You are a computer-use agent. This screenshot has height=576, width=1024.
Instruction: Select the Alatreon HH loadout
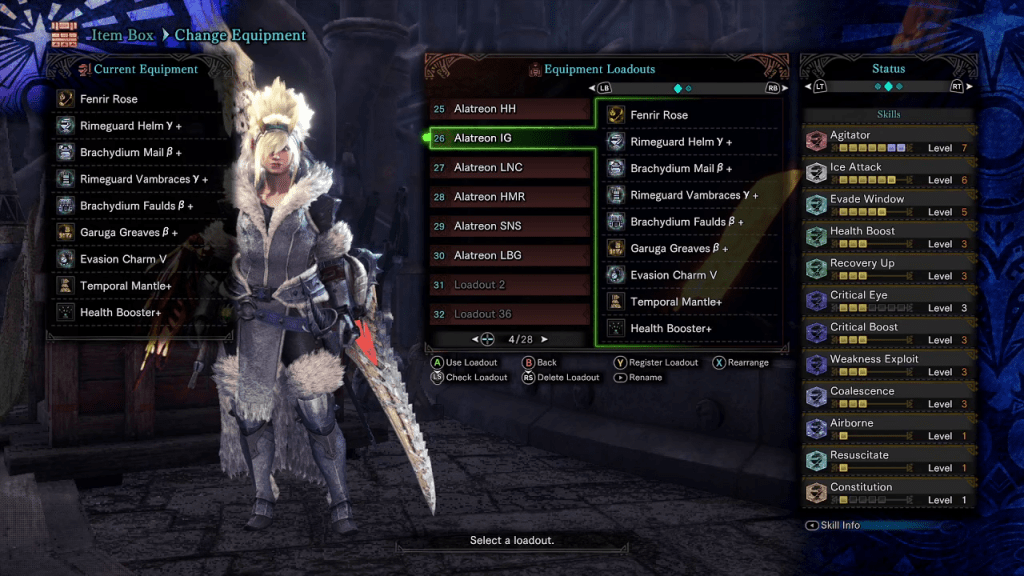tap(510, 109)
